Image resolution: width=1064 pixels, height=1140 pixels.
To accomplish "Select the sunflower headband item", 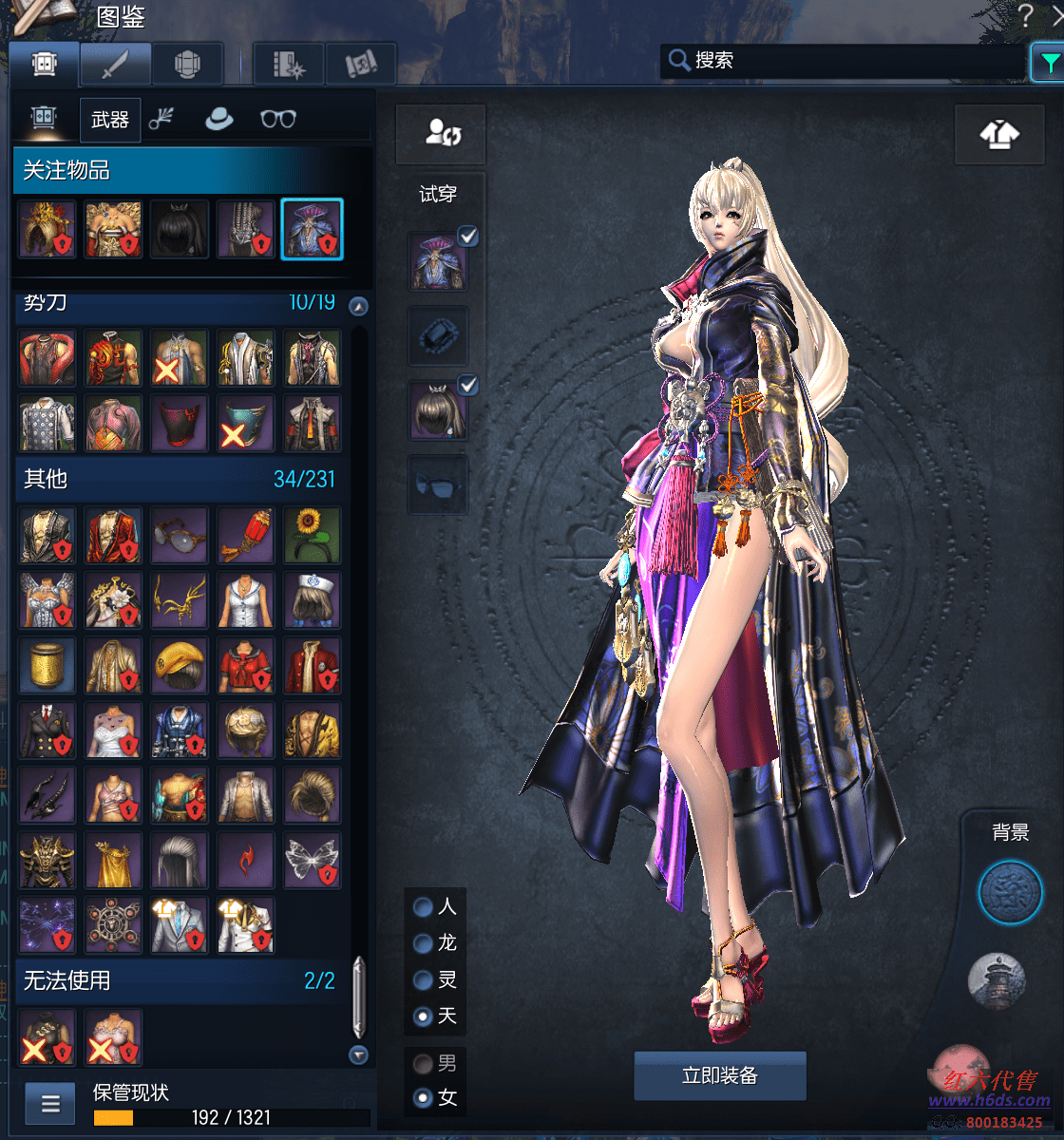I will pos(312,535).
